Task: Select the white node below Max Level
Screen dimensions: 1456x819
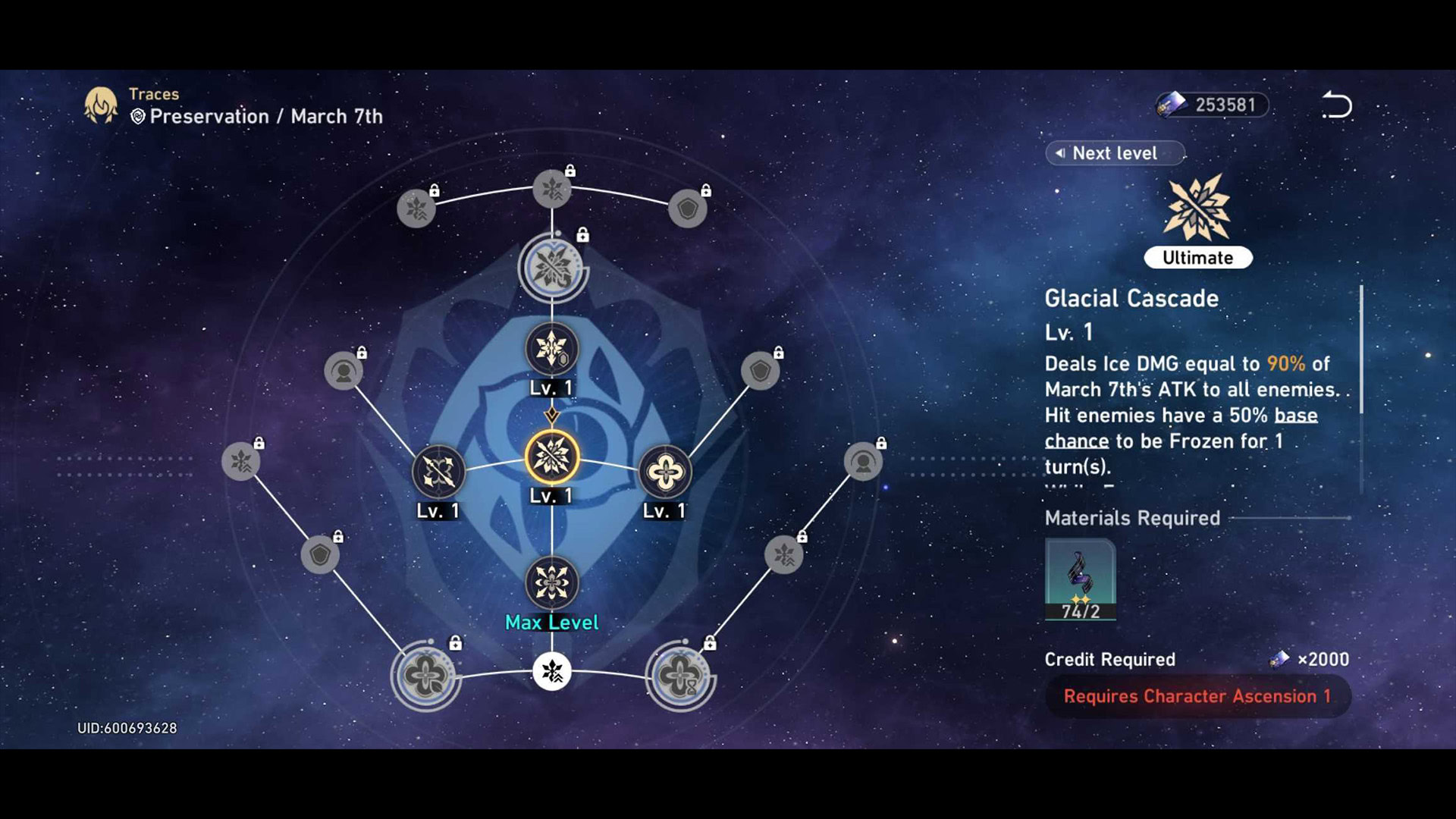Action: pos(552,671)
